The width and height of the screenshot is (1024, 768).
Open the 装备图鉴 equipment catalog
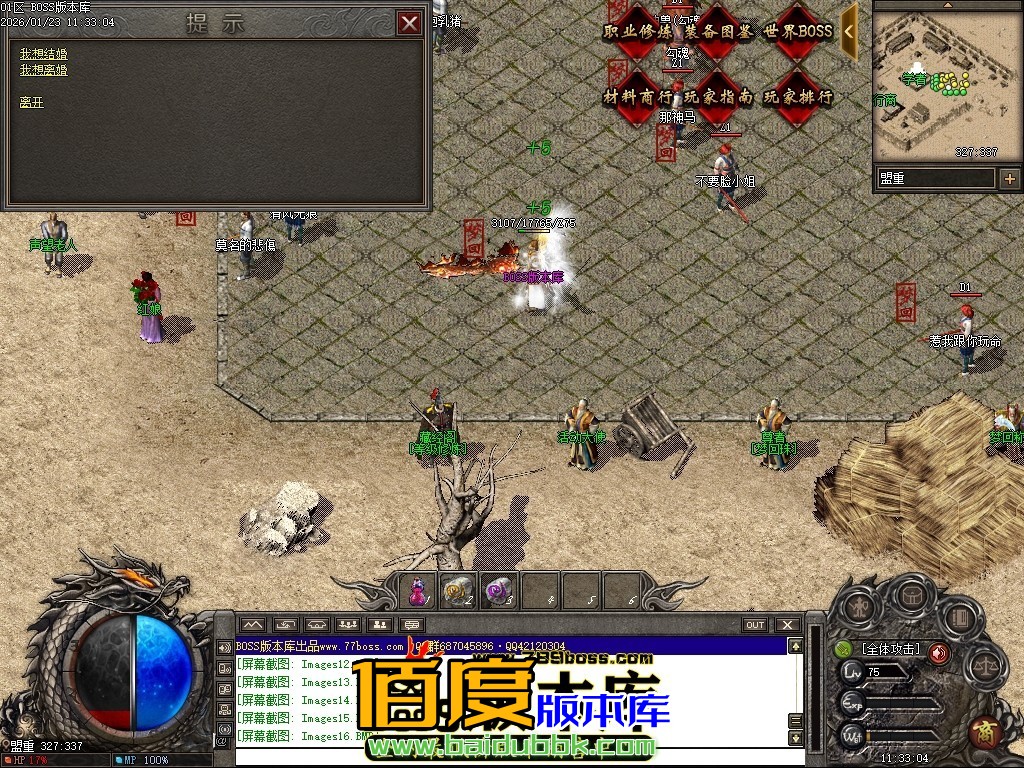716,31
